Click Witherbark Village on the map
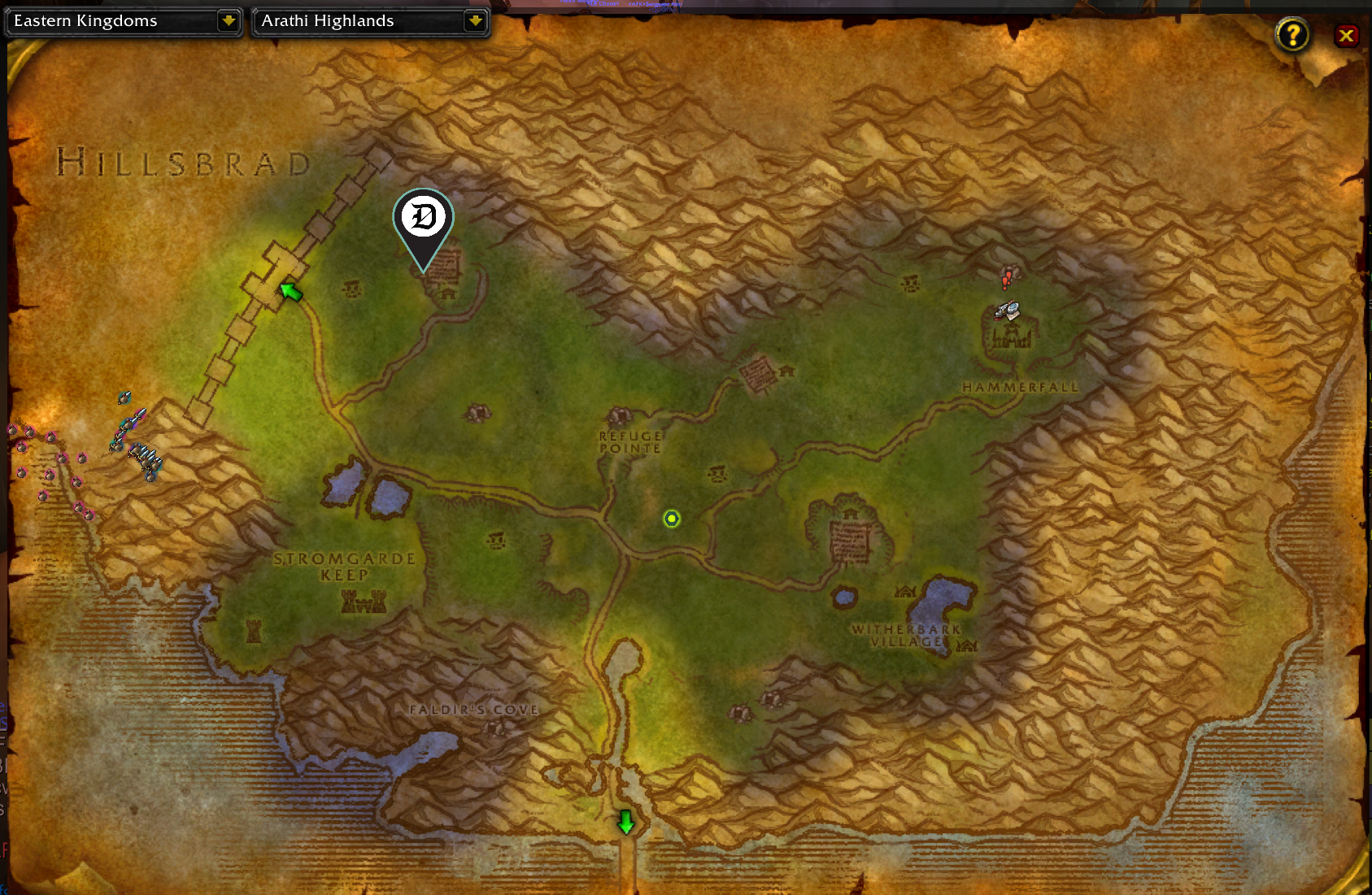1372x895 pixels. click(908, 636)
